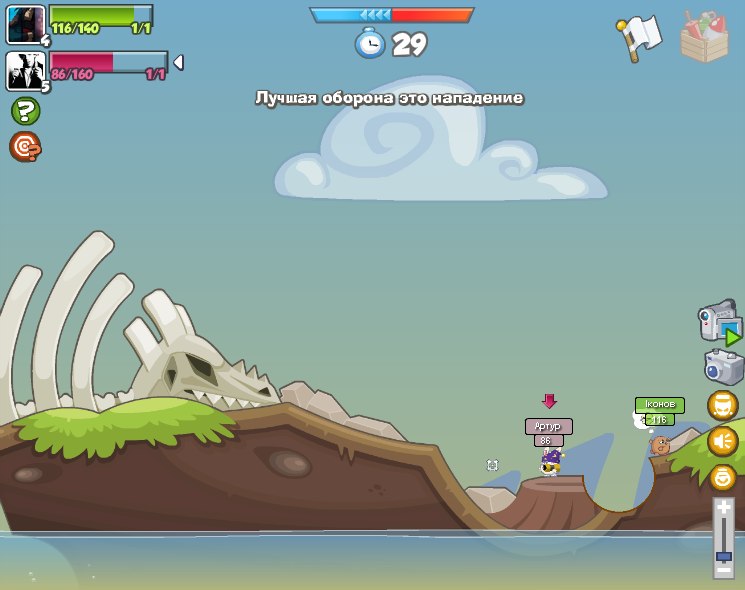This screenshot has height=590, width=745.
Task: Click the orange target hint button
Action: 25,147
